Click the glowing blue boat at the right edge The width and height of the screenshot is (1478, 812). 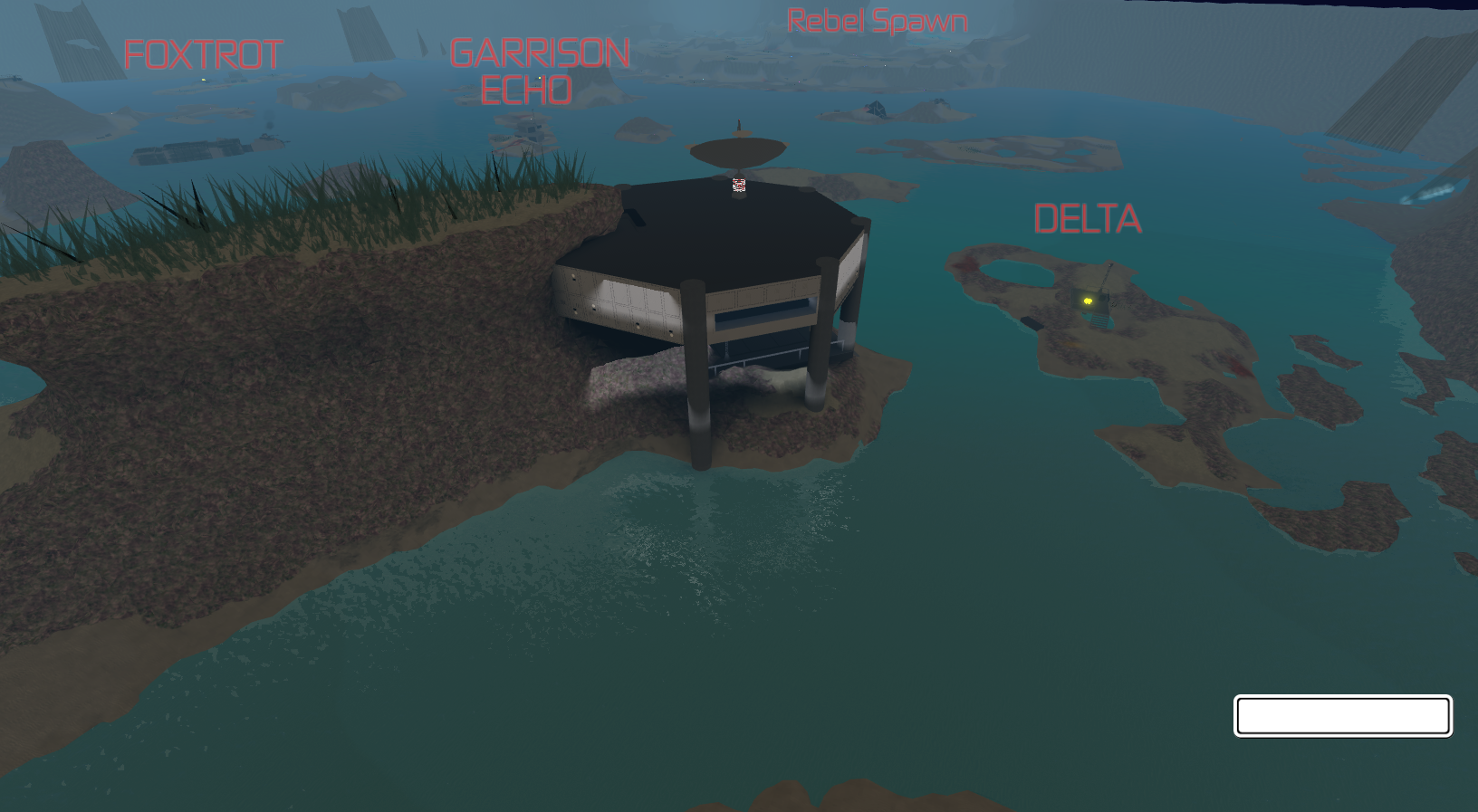click(x=1426, y=193)
